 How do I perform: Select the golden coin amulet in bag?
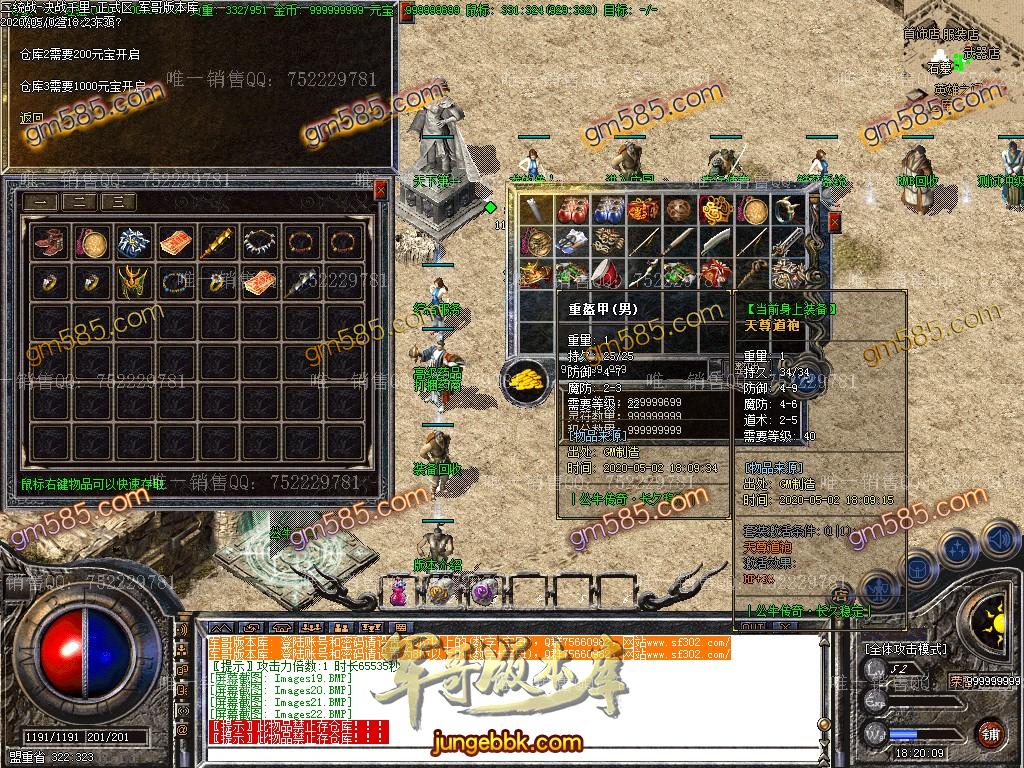tap(752, 211)
